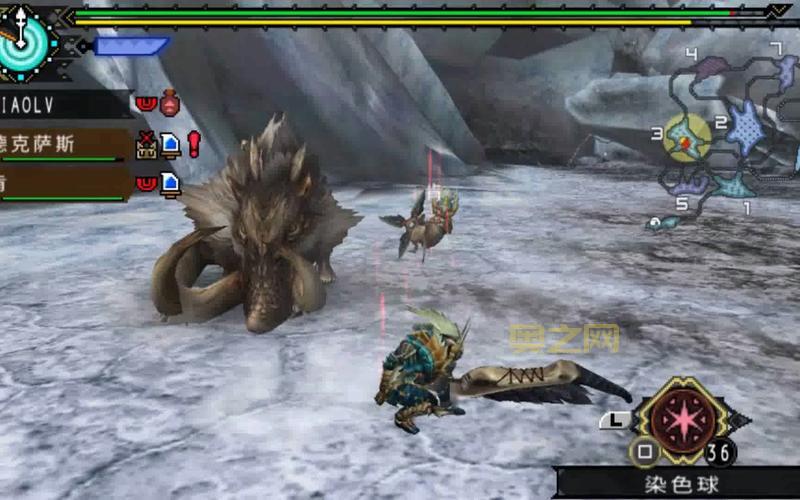This screenshot has width=800, height=500.
Task: Open the area minimap
Action: pos(725,130)
